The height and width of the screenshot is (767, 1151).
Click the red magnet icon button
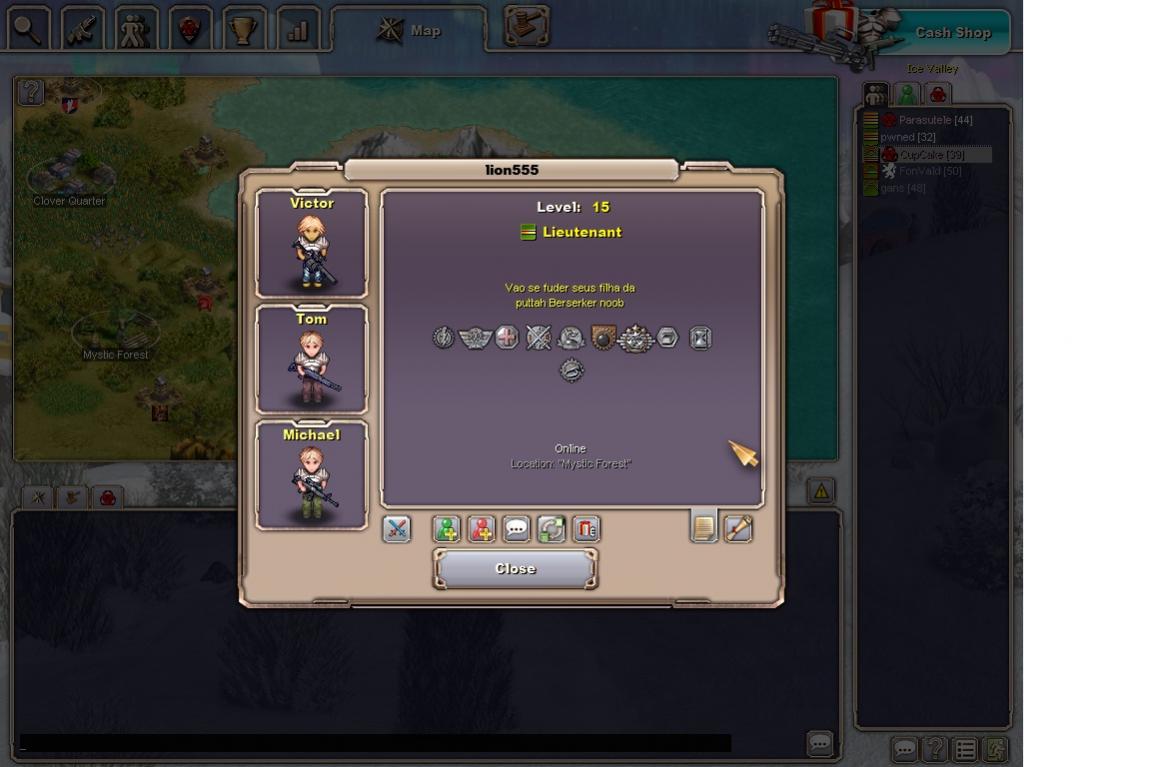pos(586,528)
